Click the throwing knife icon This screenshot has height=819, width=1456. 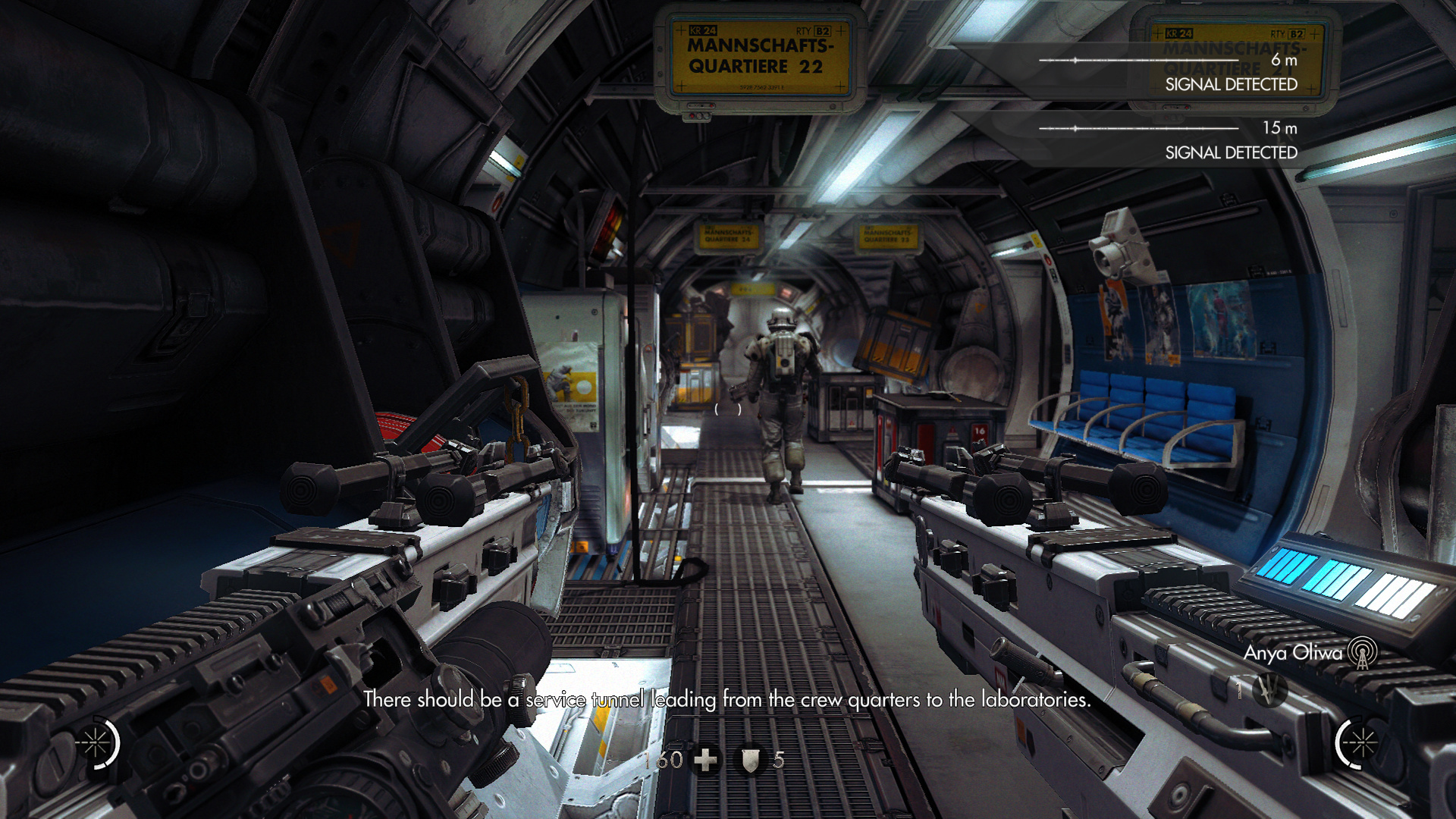(1269, 689)
